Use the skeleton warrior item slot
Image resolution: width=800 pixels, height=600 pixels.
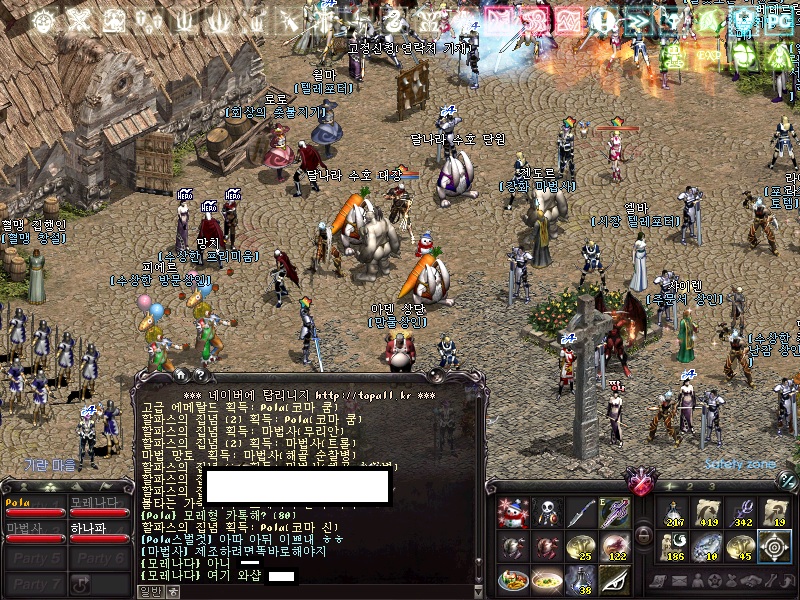[546, 512]
